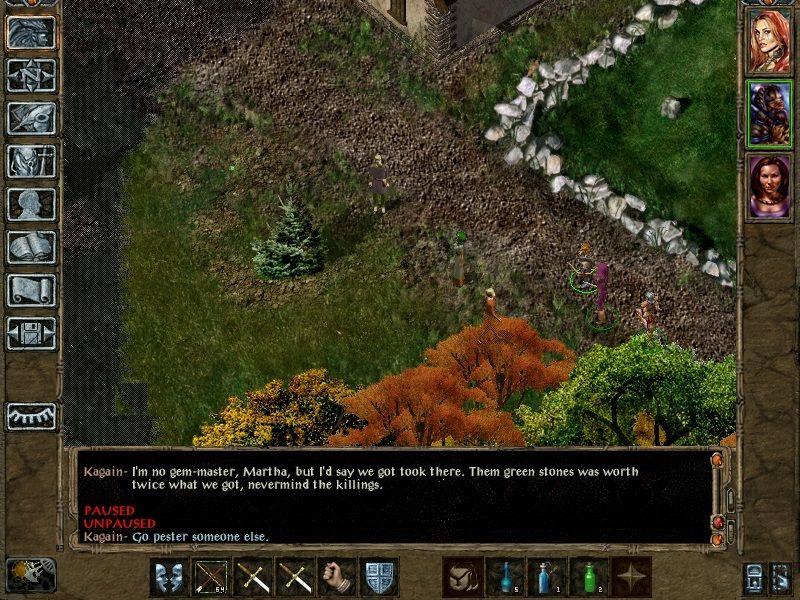This screenshot has width=800, height=600.
Task: Click the dialogue action mask icon
Action: click(x=169, y=577)
